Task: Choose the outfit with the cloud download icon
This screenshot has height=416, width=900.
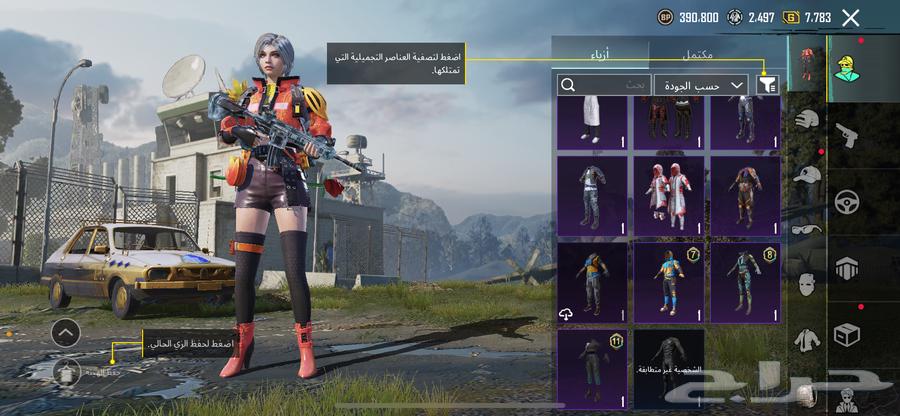Action: click(x=592, y=282)
